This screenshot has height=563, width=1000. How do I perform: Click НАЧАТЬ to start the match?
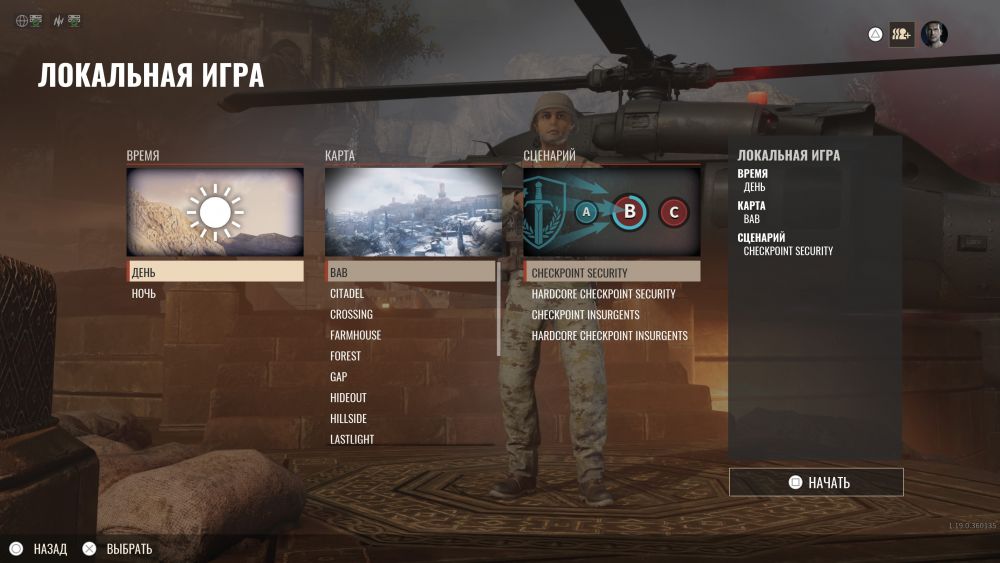click(816, 482)
